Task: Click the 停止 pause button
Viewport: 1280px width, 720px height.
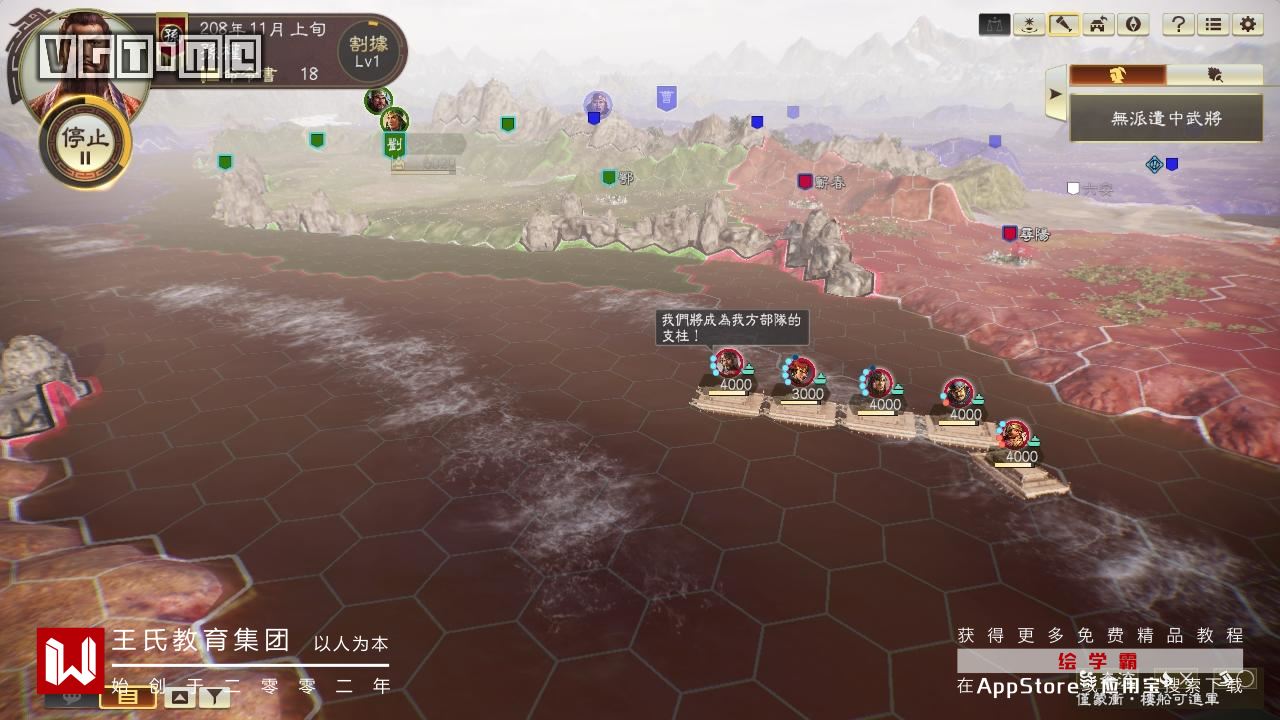Action: pyautogui.click(x=85, y=143)
